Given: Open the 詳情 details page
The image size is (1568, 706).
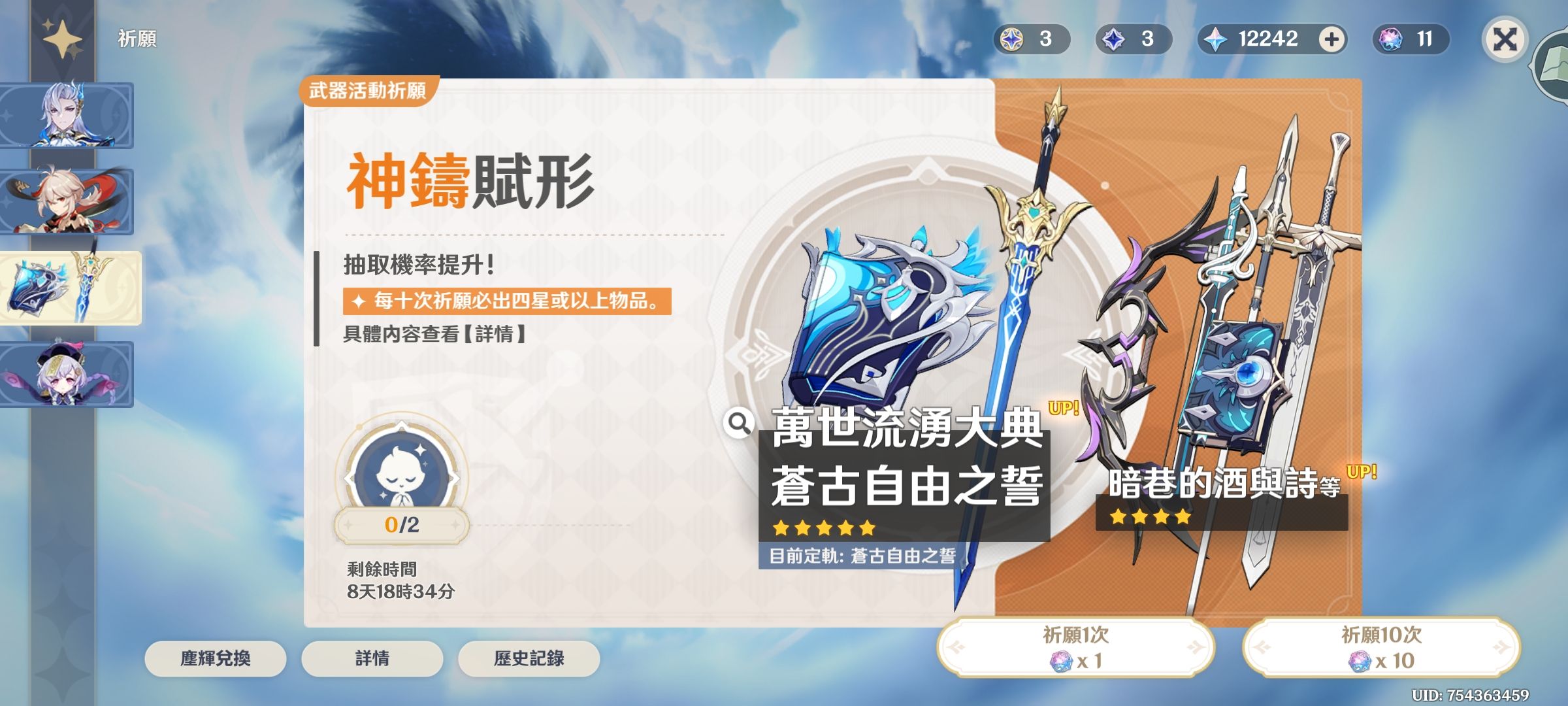Looking at the screenshot, I should (x=371, y=660).
